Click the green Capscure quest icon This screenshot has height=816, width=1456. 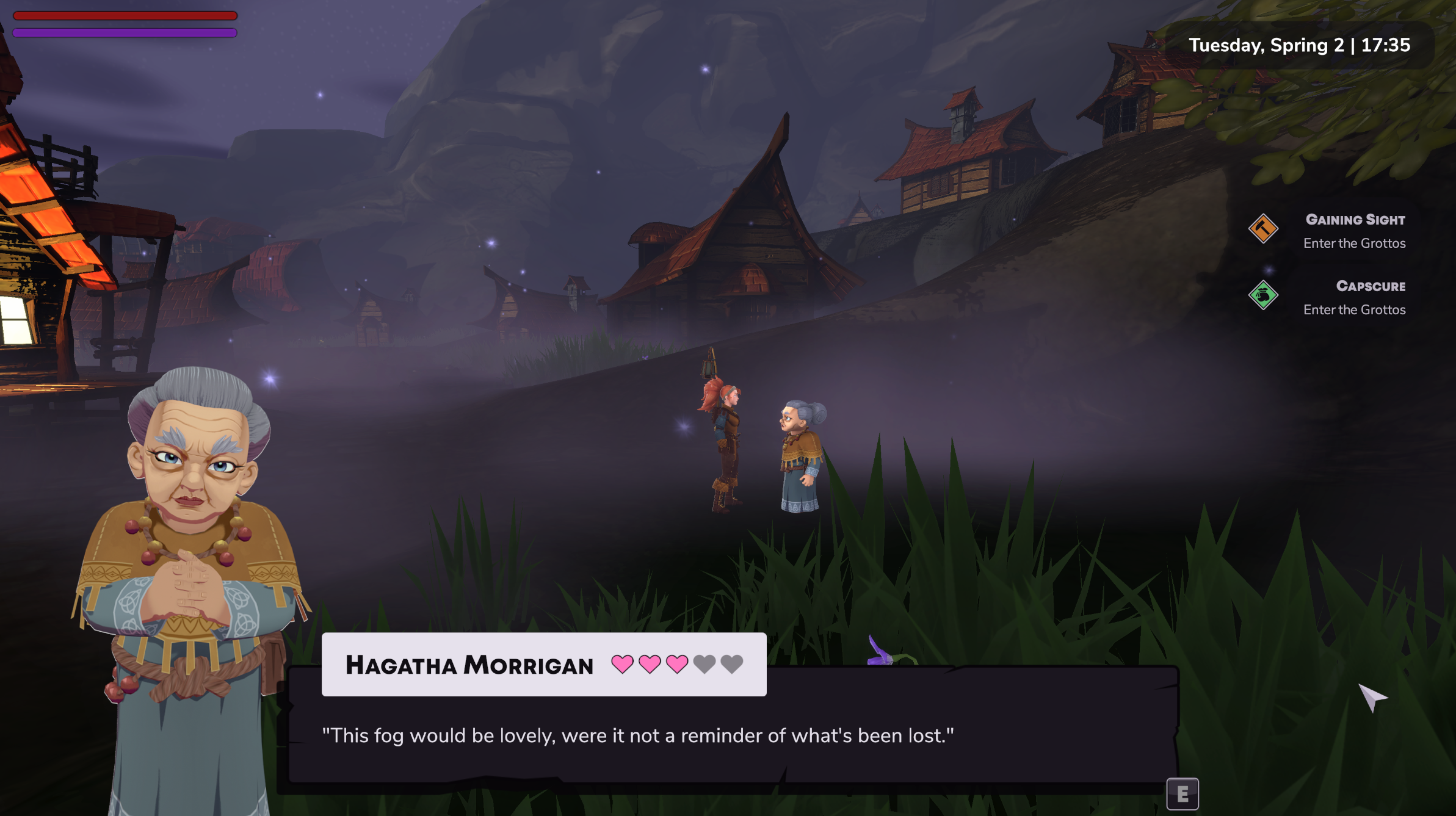click(1263, 295)
